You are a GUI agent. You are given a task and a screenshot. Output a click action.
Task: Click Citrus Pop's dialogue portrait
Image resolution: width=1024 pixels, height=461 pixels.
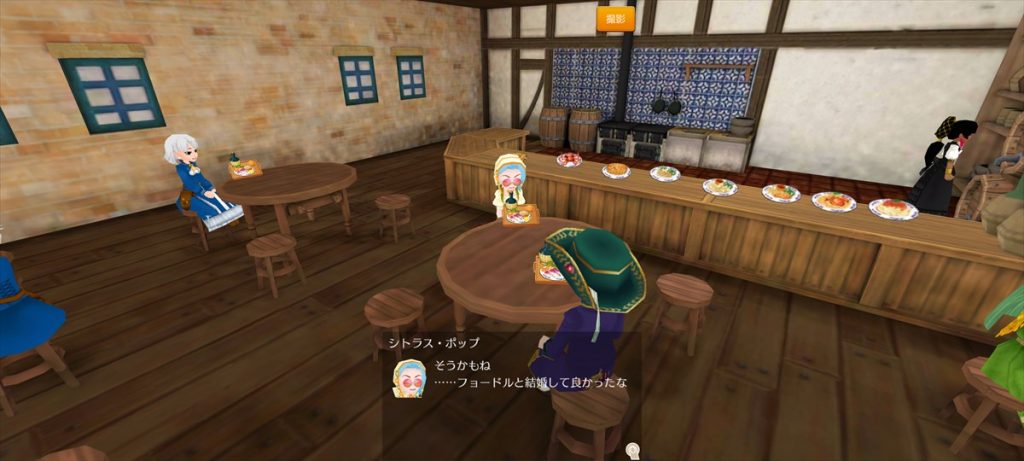click(x=409, y=379)
